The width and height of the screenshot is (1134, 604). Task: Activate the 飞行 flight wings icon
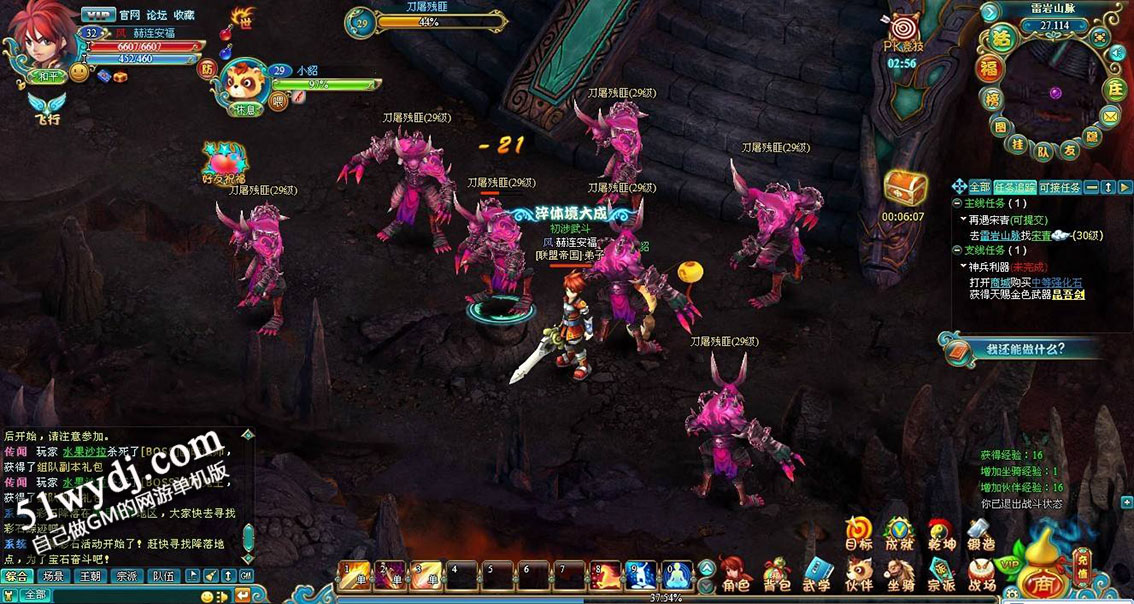45,106
